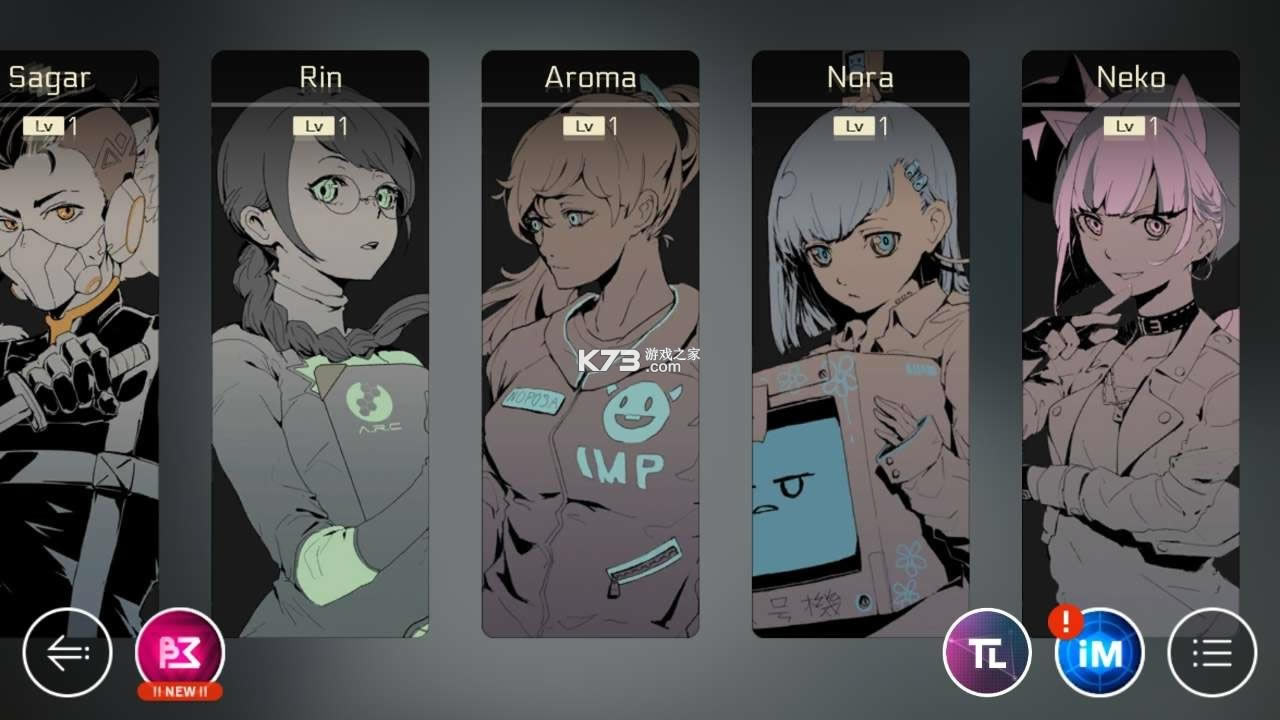1280x720 pixels.
Task: Click Aroma's Lv 1 indicator
Action: (590, 126)
